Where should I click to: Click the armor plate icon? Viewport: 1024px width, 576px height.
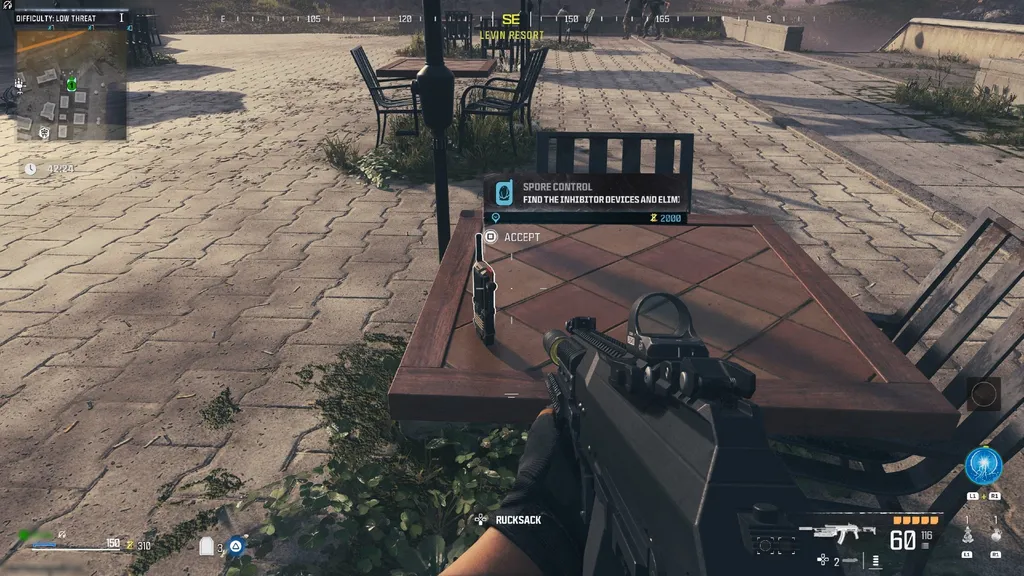[207, 546]
